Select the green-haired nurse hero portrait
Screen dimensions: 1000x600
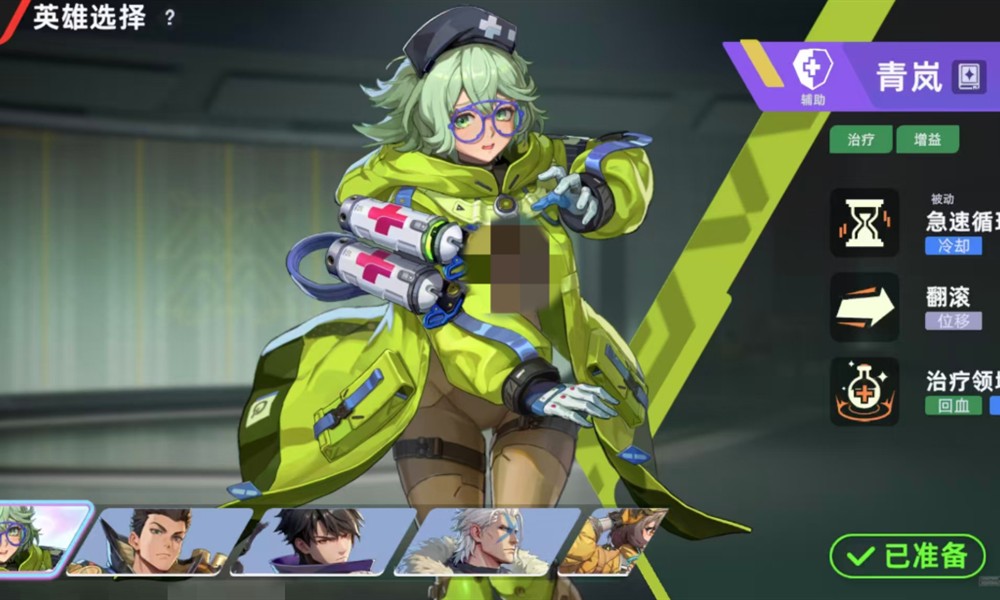[x=40, y=540]
